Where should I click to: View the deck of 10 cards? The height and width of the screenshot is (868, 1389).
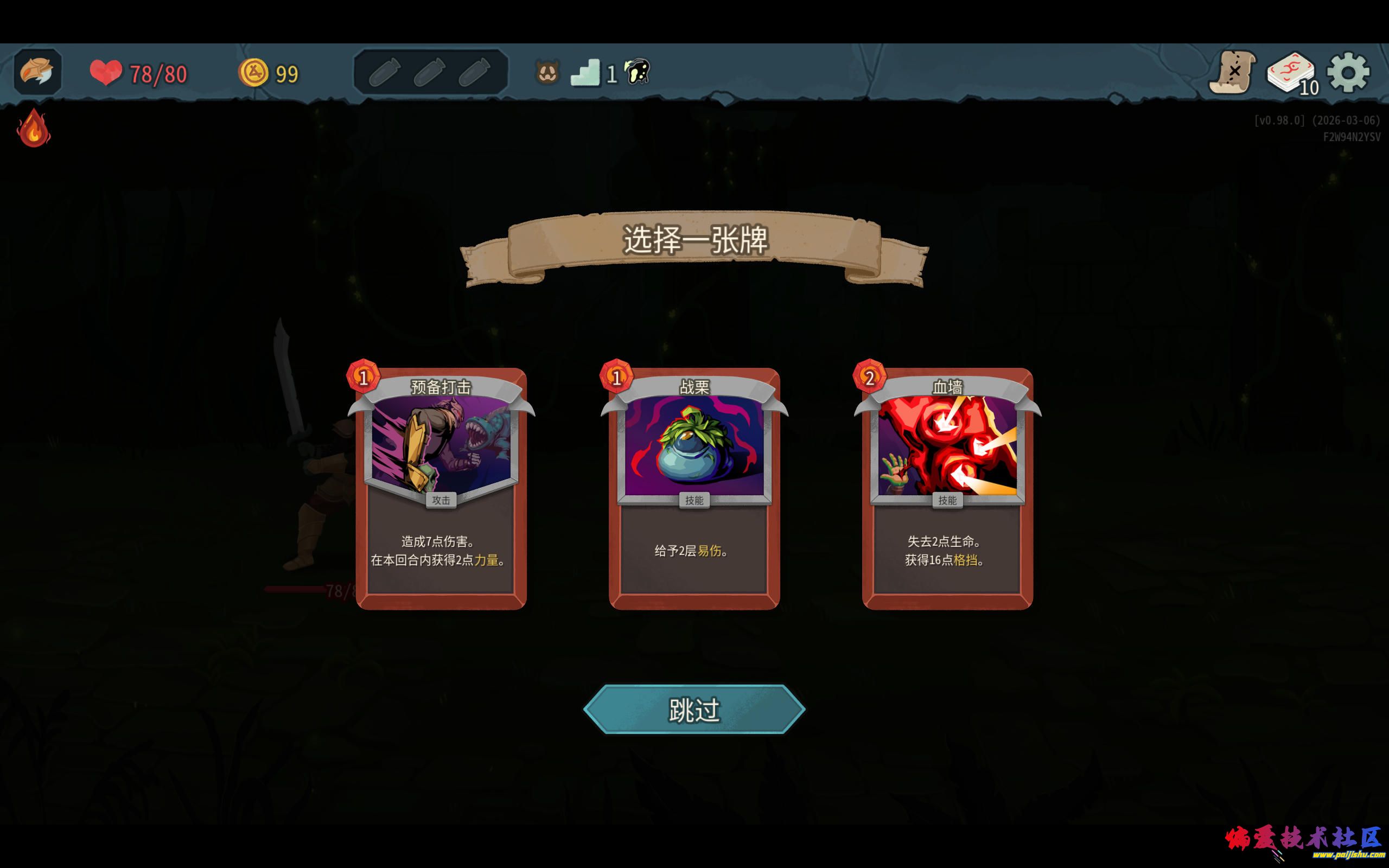coord(1291,73)
